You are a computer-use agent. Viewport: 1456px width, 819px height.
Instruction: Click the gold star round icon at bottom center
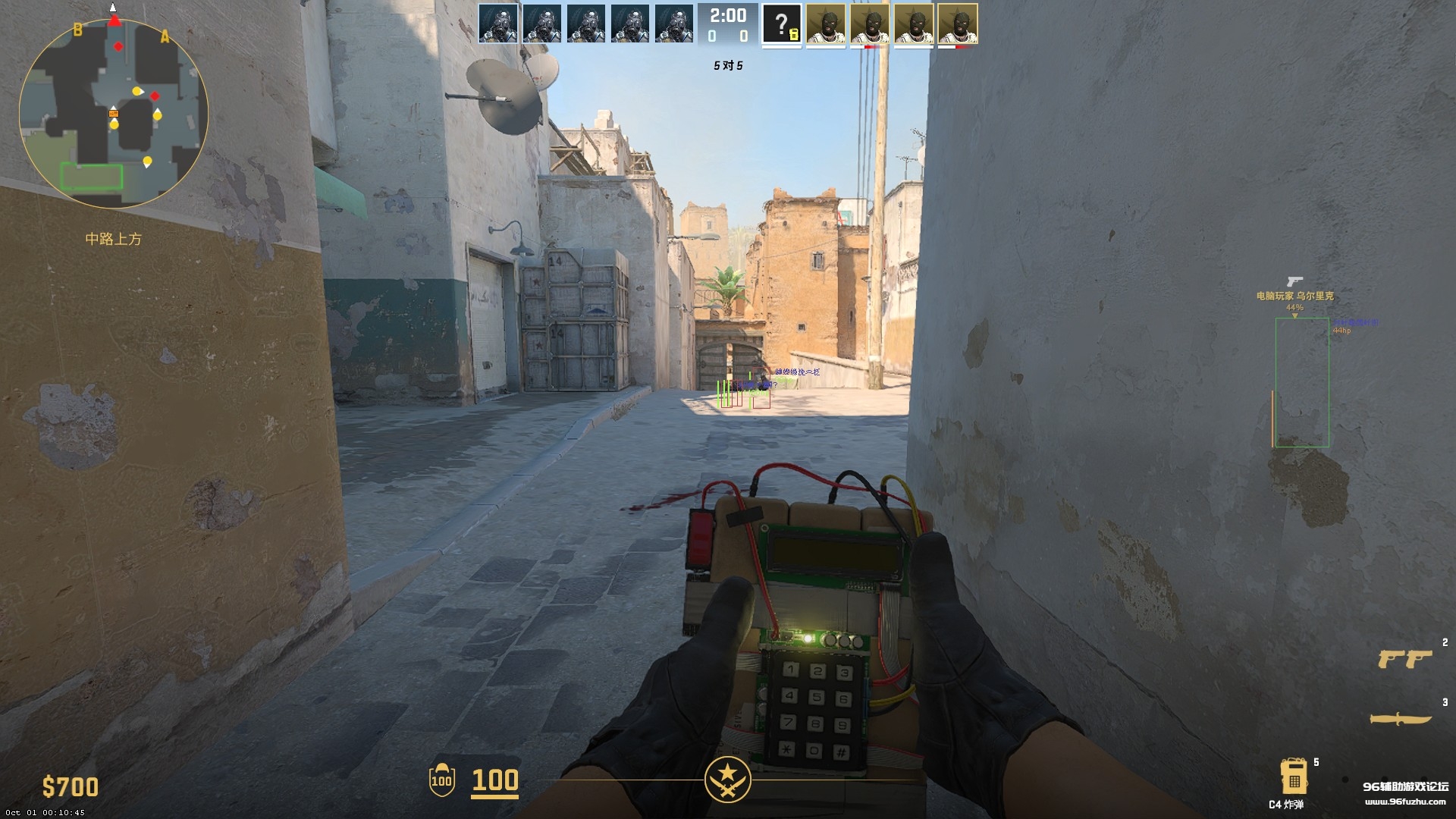coord(728,778)
